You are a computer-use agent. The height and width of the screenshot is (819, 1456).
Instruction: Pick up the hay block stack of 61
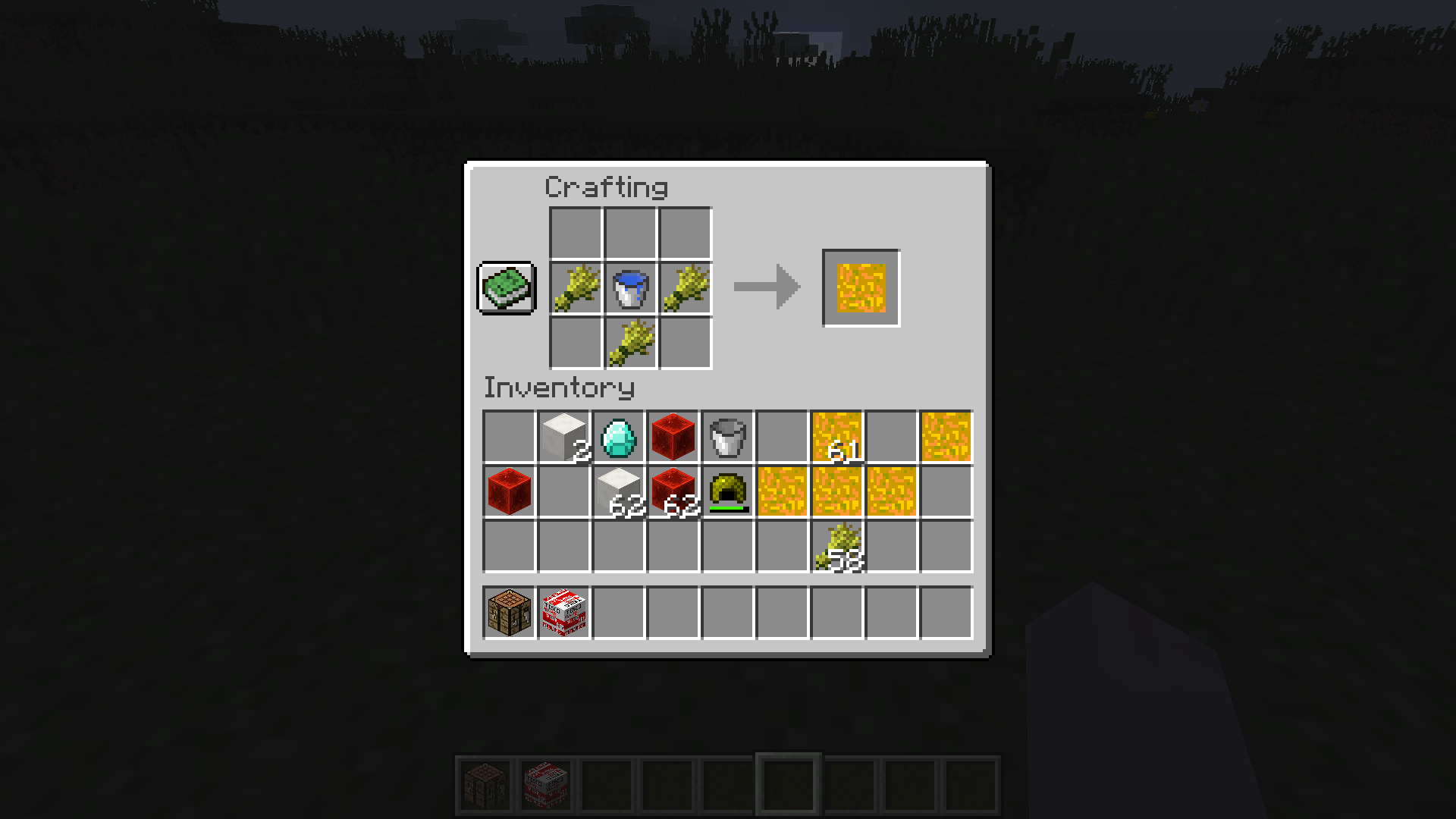[836, 434]
